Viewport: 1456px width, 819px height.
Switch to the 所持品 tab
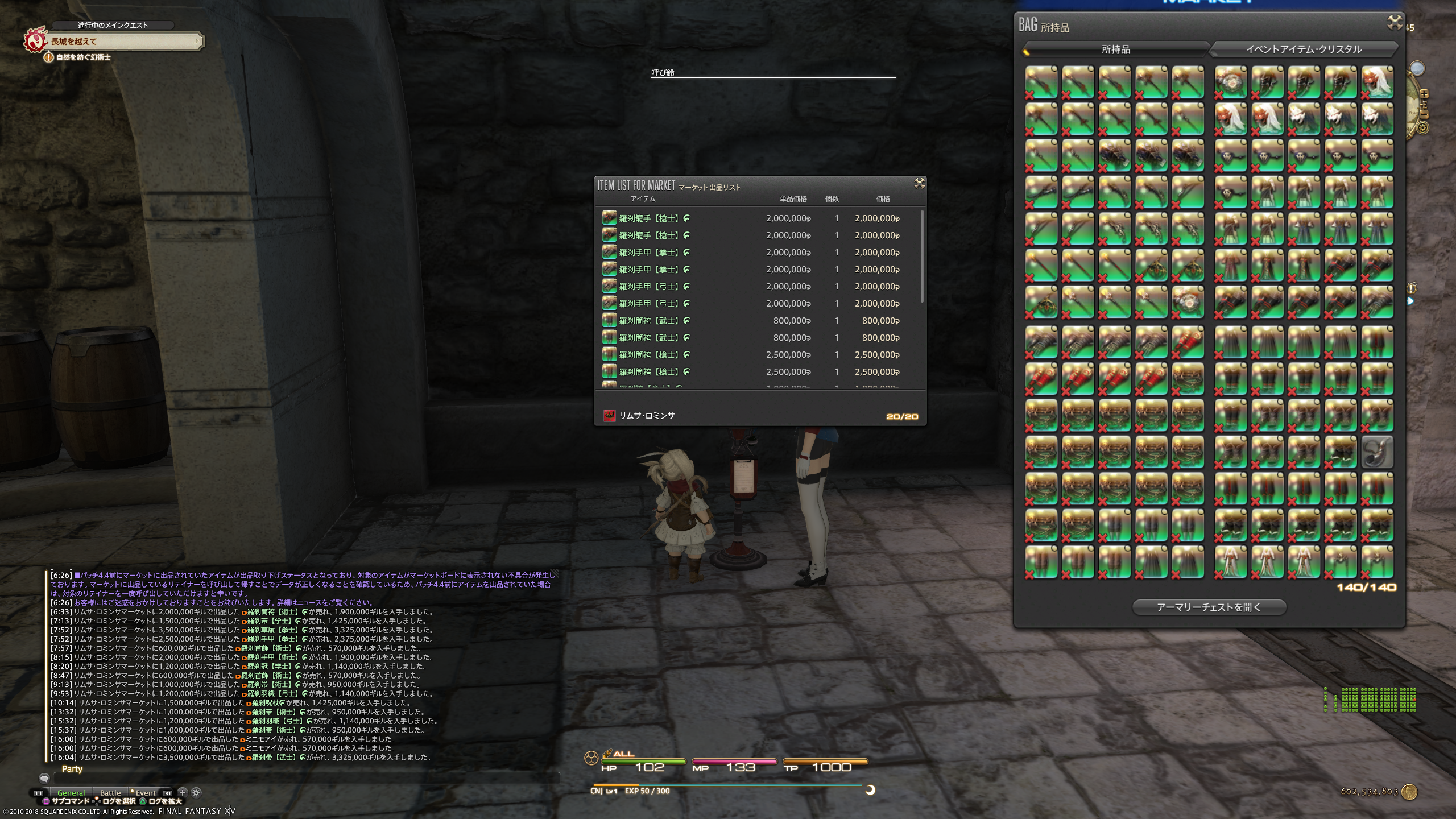pos(1115,49)
